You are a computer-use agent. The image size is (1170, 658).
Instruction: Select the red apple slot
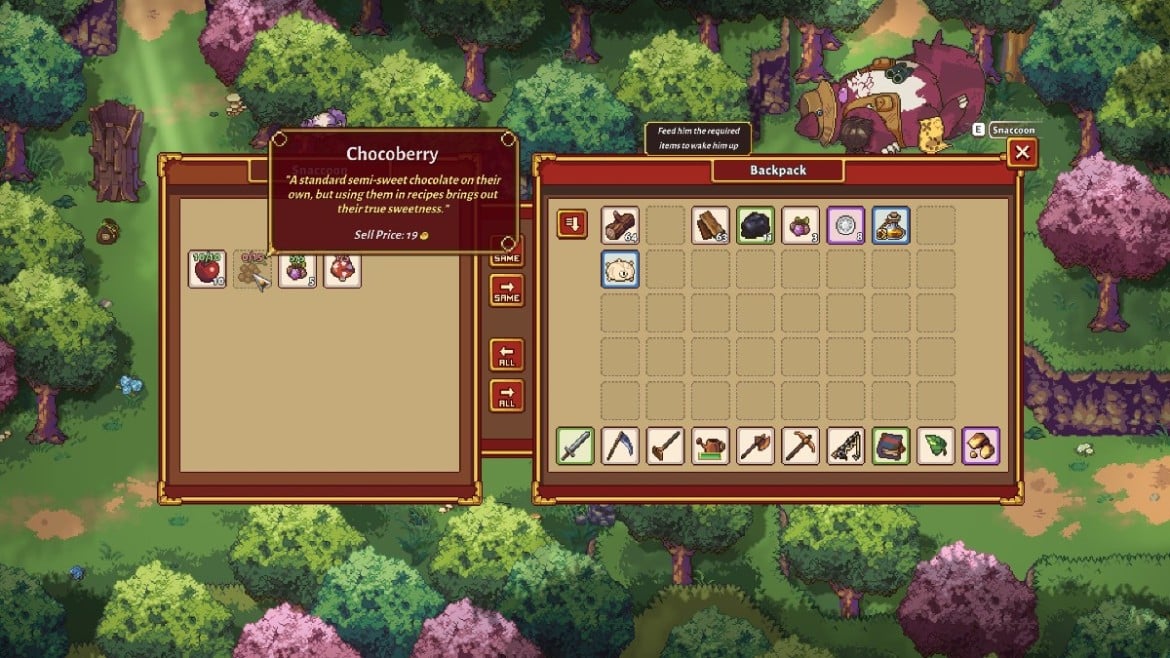(207, 270)
